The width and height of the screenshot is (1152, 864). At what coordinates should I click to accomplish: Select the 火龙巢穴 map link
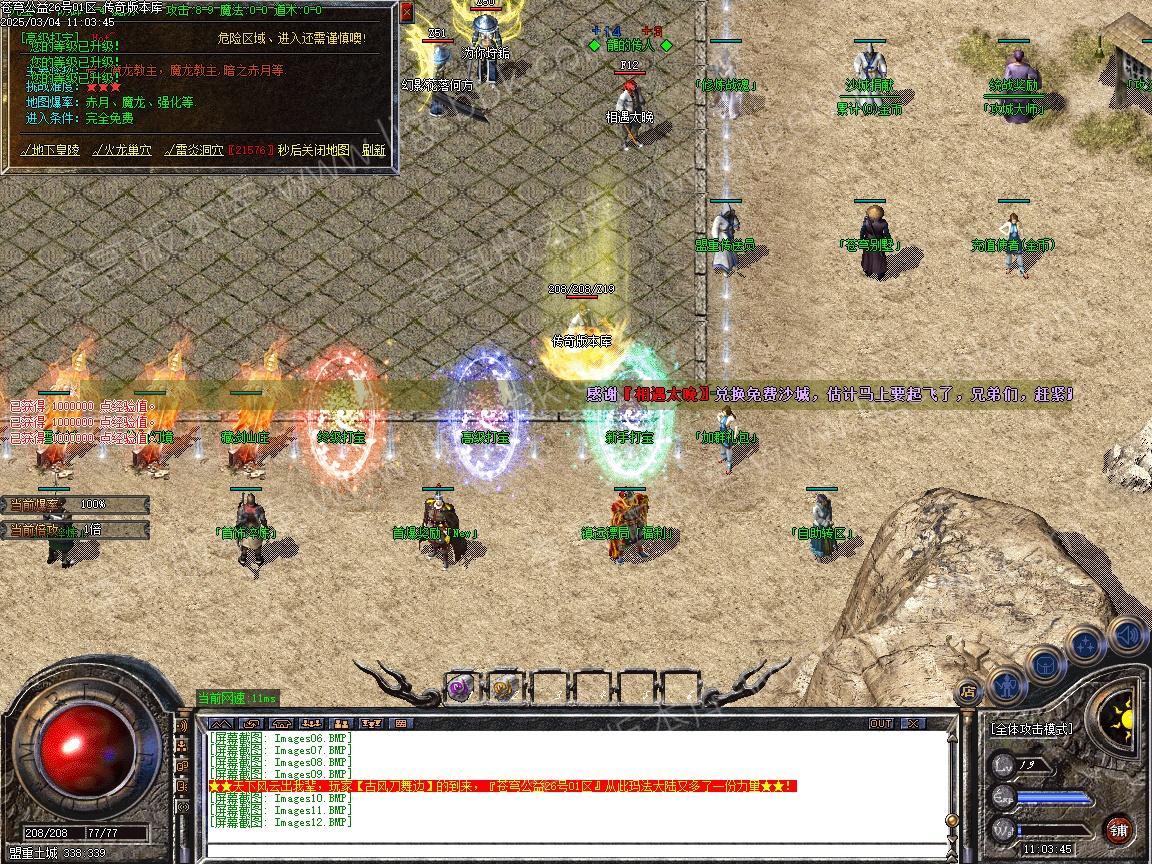coord(124,150)
